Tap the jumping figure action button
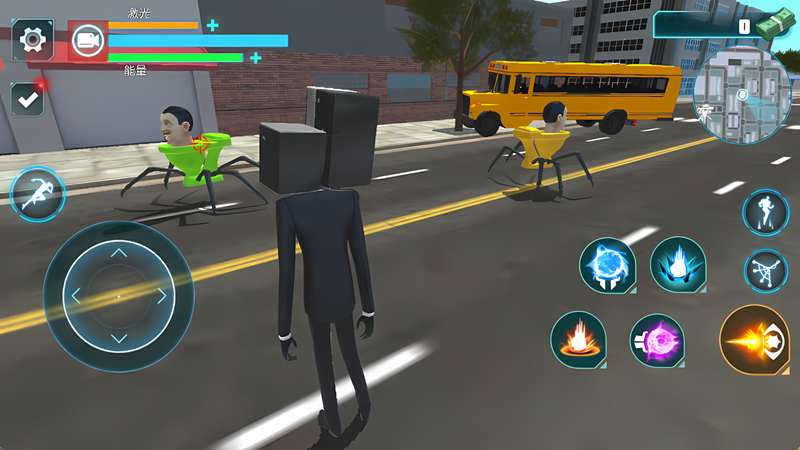The width and height of the screenshot is (800, 450). click(765, 270)
